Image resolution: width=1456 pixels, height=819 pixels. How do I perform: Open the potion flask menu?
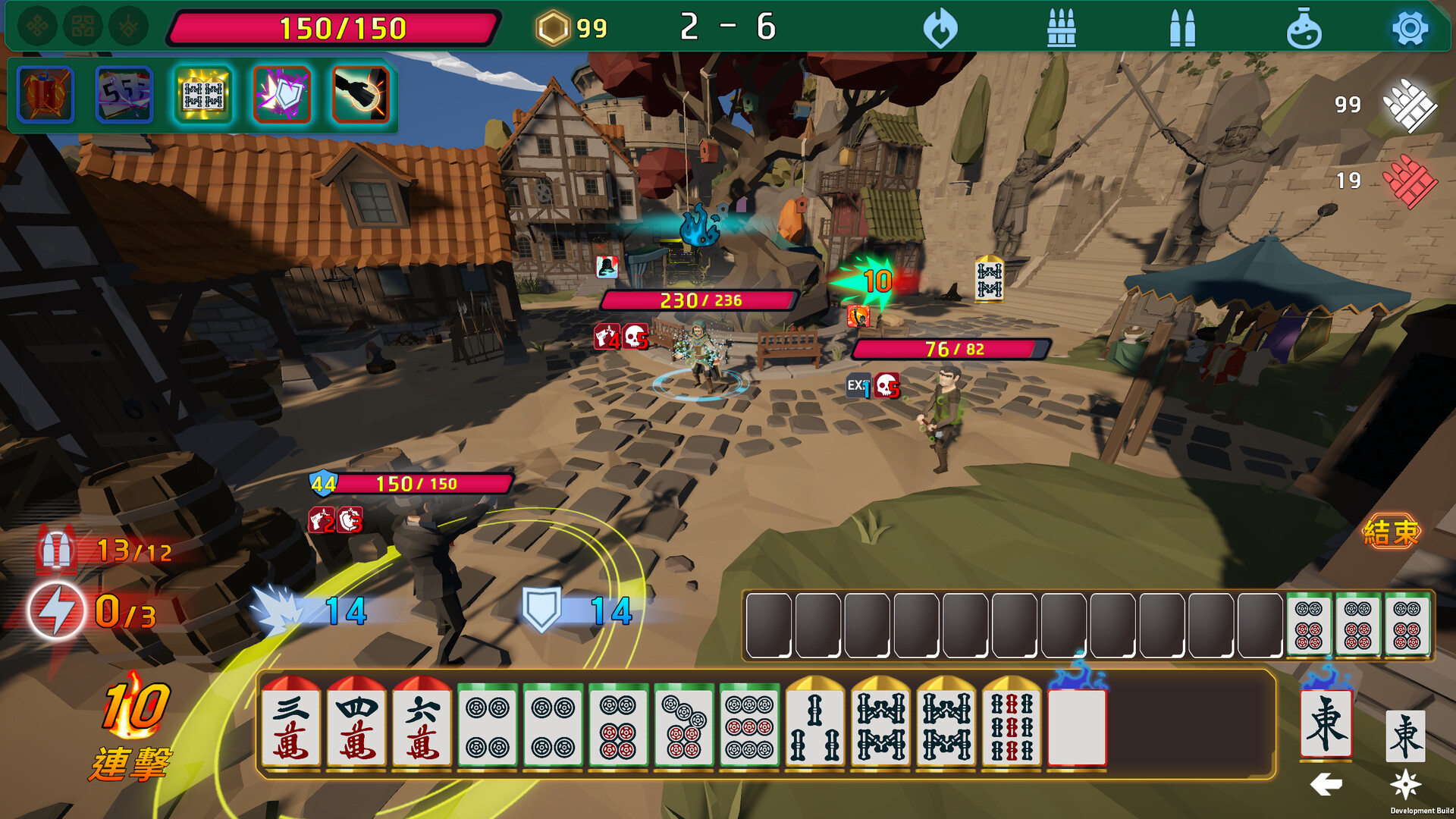pos(1304,29)
